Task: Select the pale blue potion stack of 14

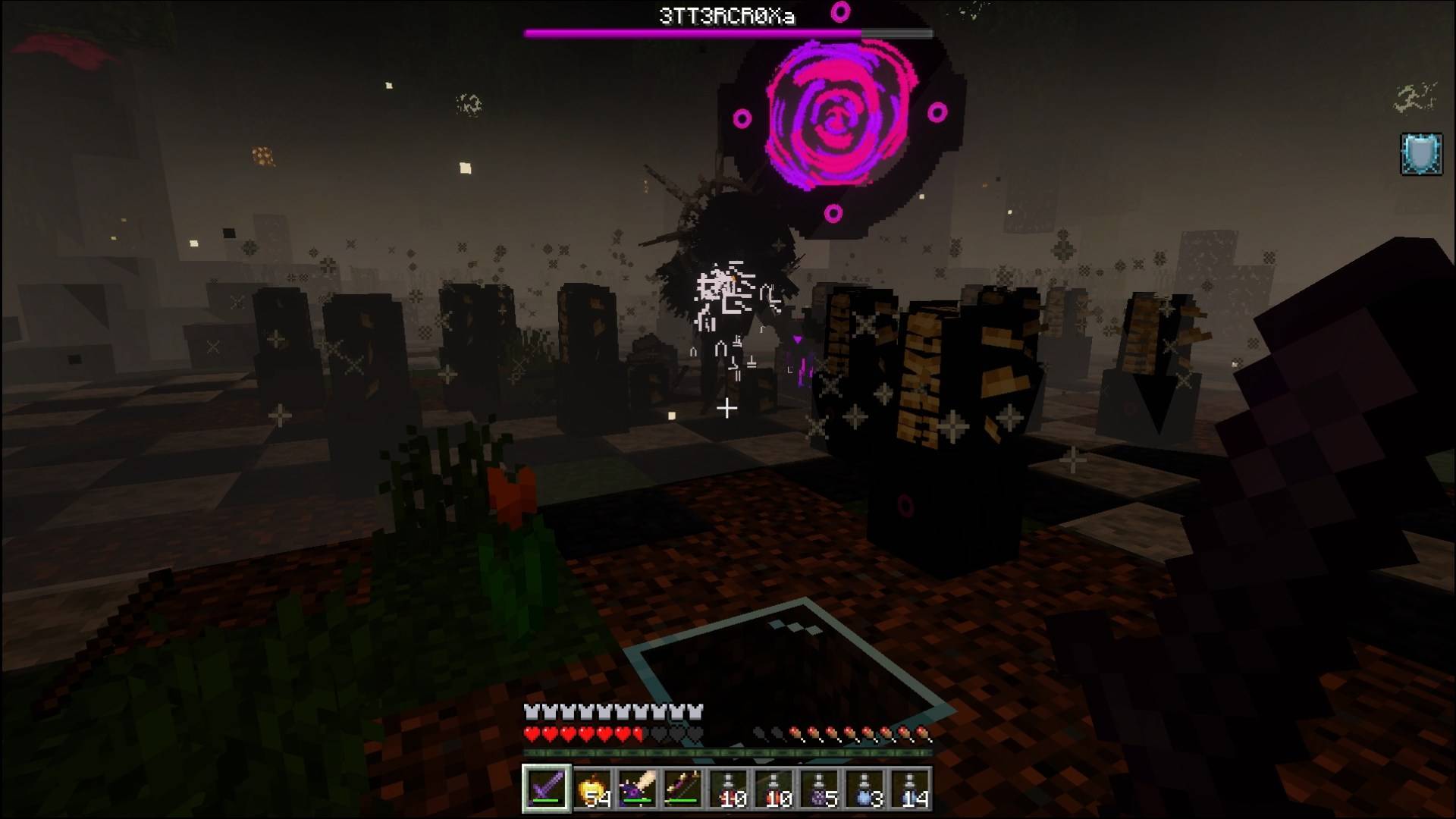Action: [x=910, y=789]
